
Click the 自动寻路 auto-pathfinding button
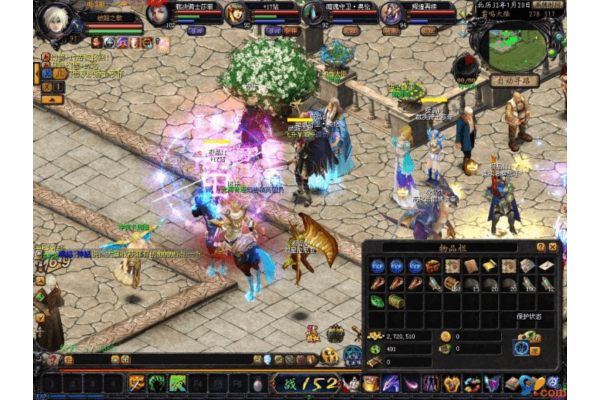pyautogui.click(x=516, y=80)
